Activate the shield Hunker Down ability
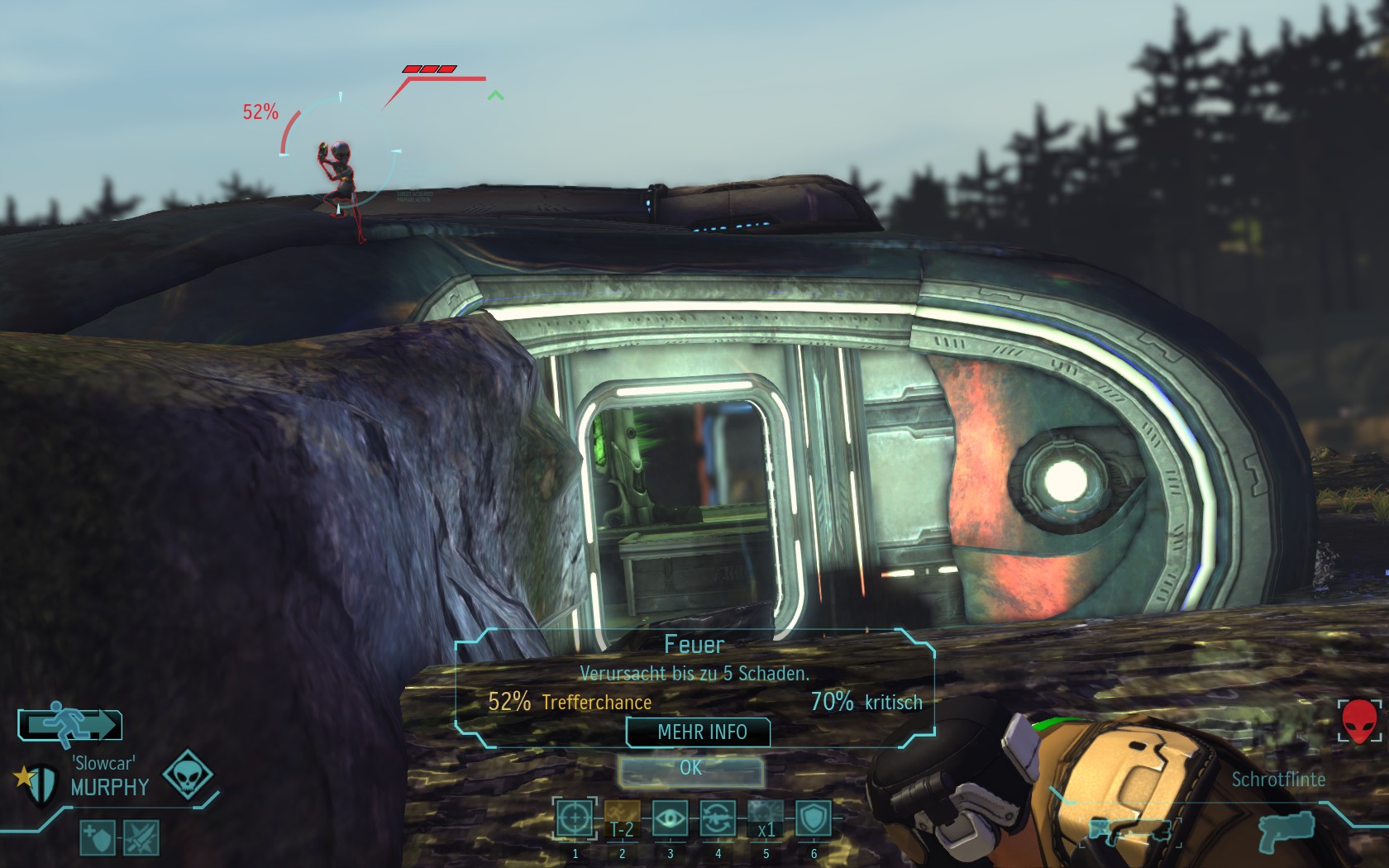 point(814,819)
